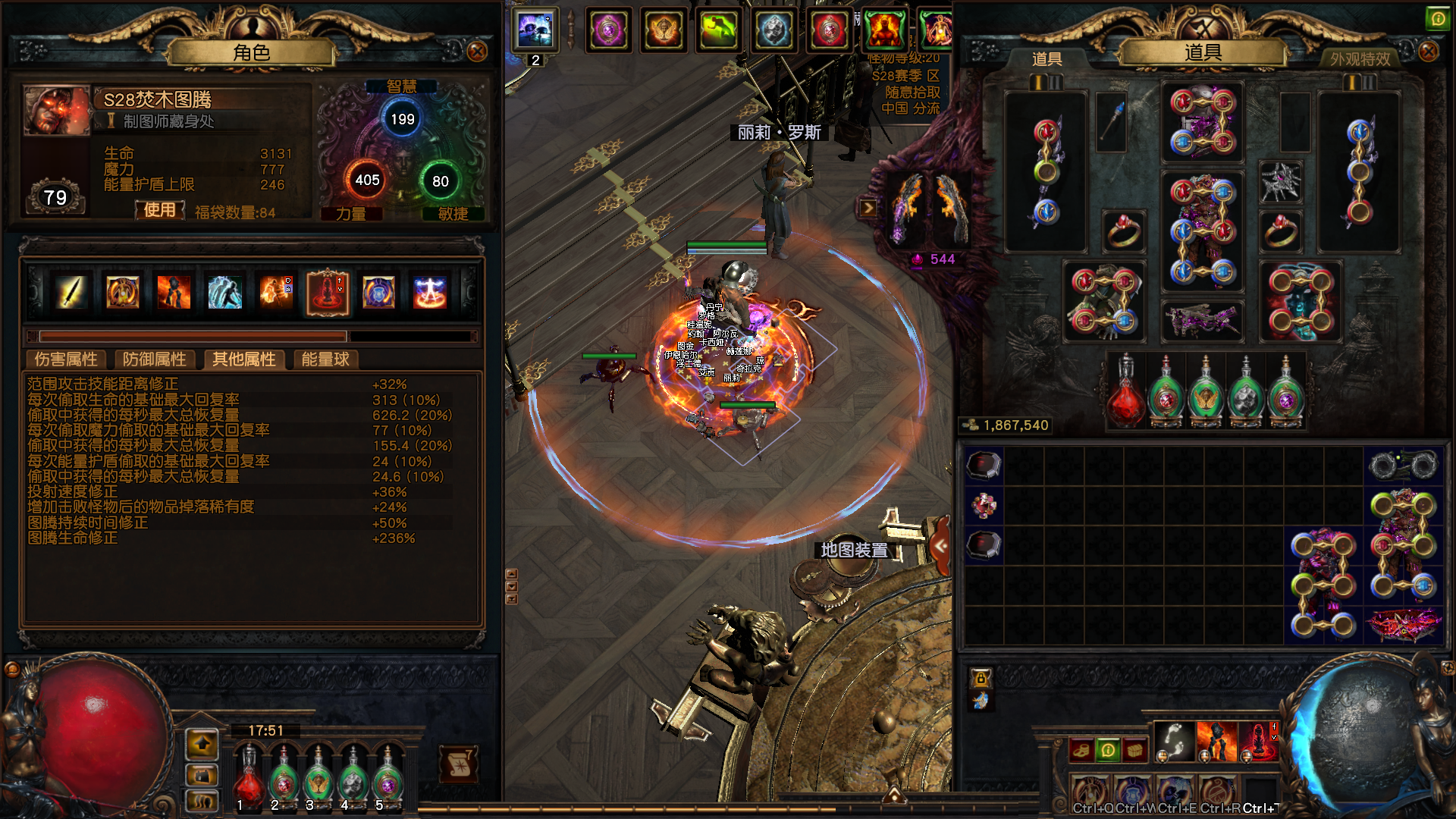This screenshot has width=1456, height=819.
Task: Select the belt equipment slot
Action: click(1202, 319)
